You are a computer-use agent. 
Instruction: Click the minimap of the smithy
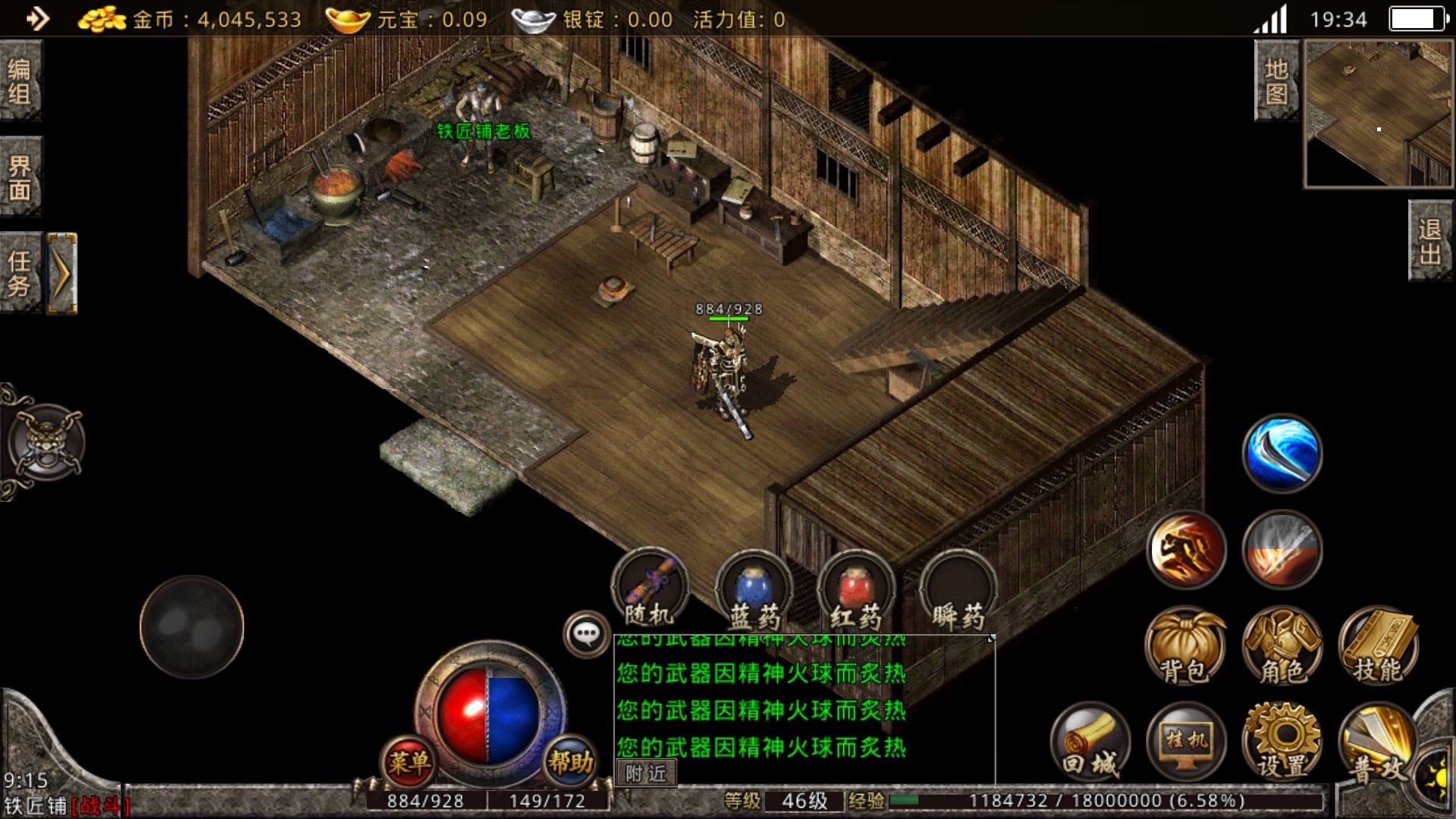tap(1378, 114)
